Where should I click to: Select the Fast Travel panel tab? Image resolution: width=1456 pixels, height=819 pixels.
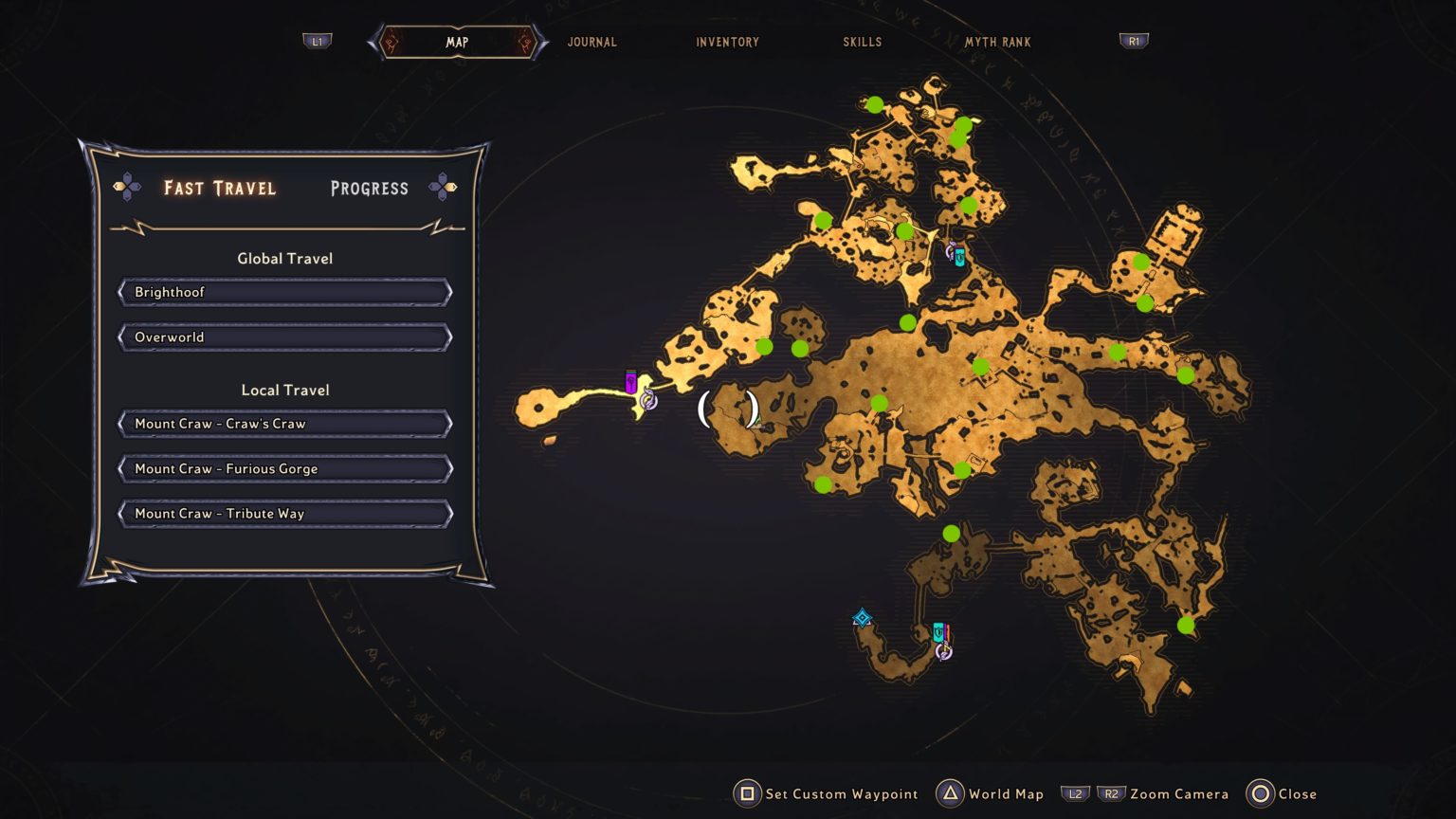pos(220,188)
